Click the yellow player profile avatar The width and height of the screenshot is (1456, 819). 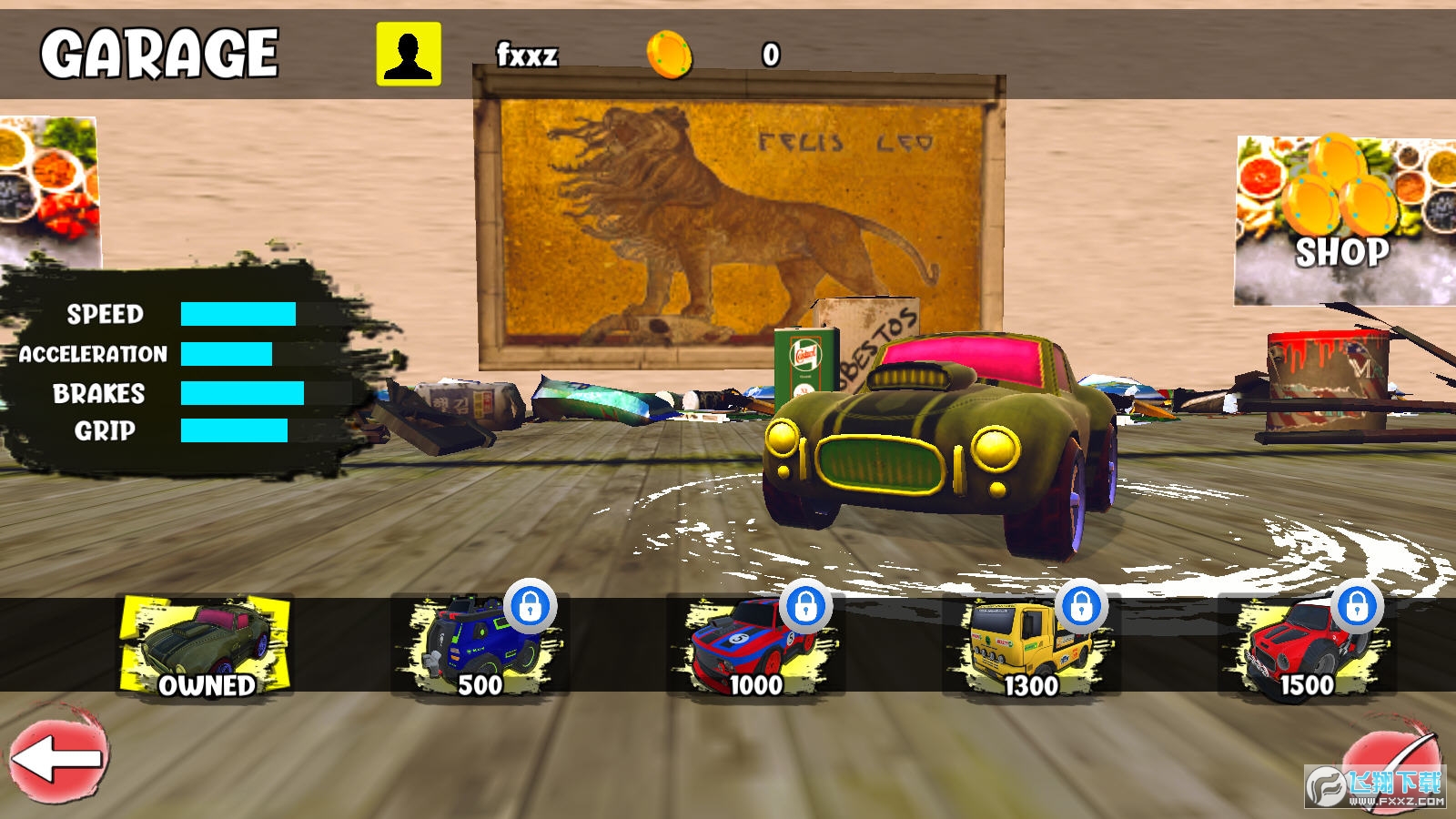409,55
